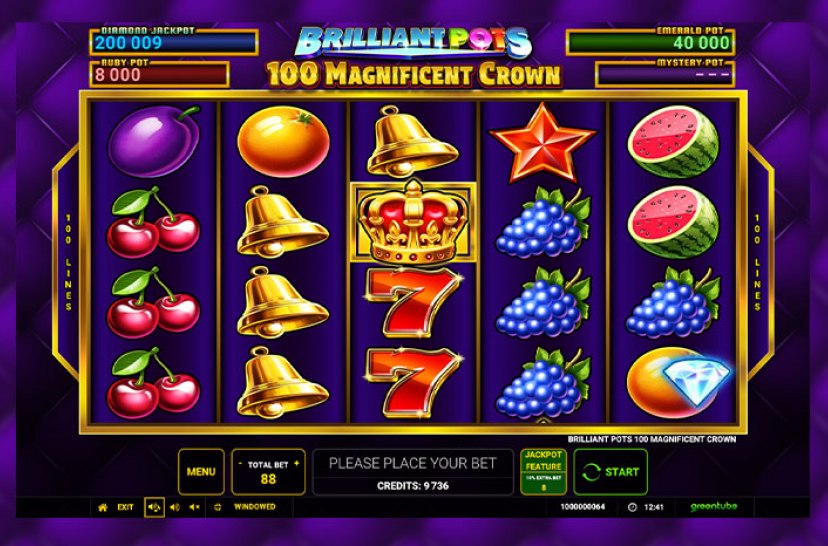Image resolution: width=828 pixels, height=546 pixels.
Task: Spin the reels with START
Action: coord(610,471)
